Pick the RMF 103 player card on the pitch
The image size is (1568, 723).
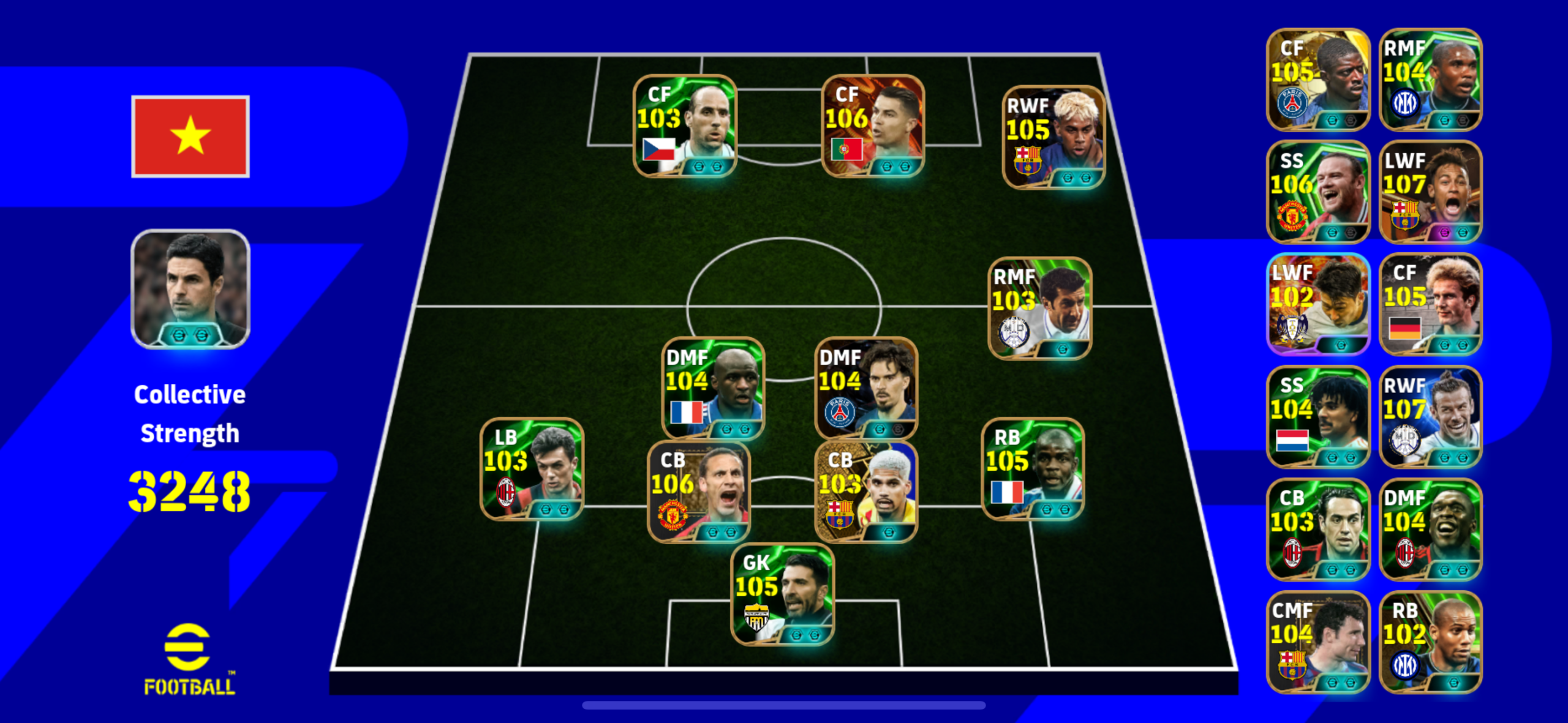1040,308
